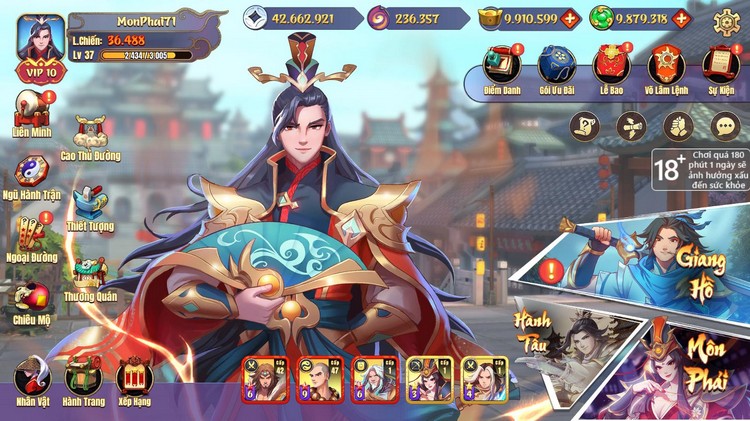Open the chat speech bubble icon
The image size is (750, 421).
726,126
